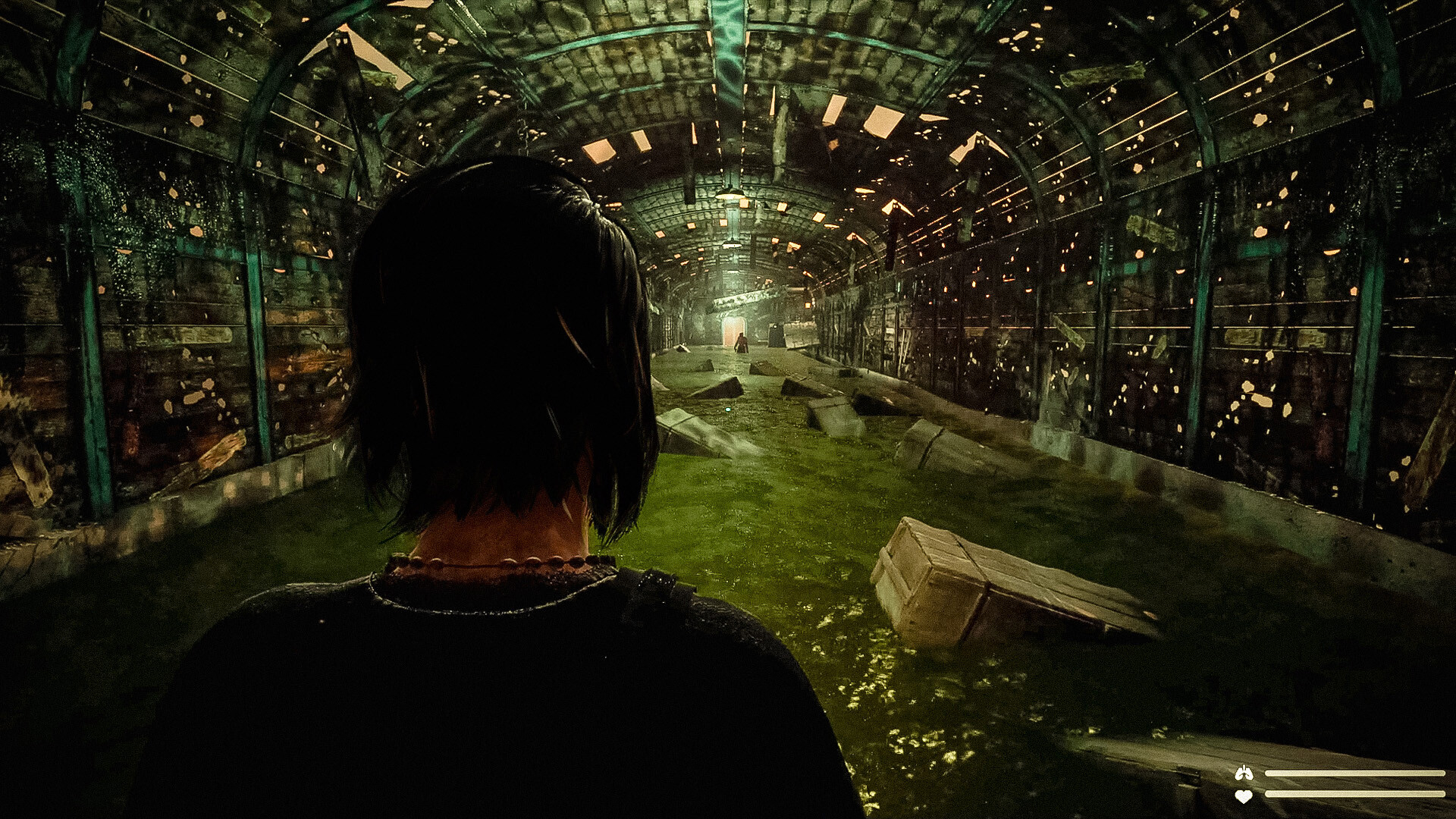Click the lower HUD health bar

(x=1357, y=794)
